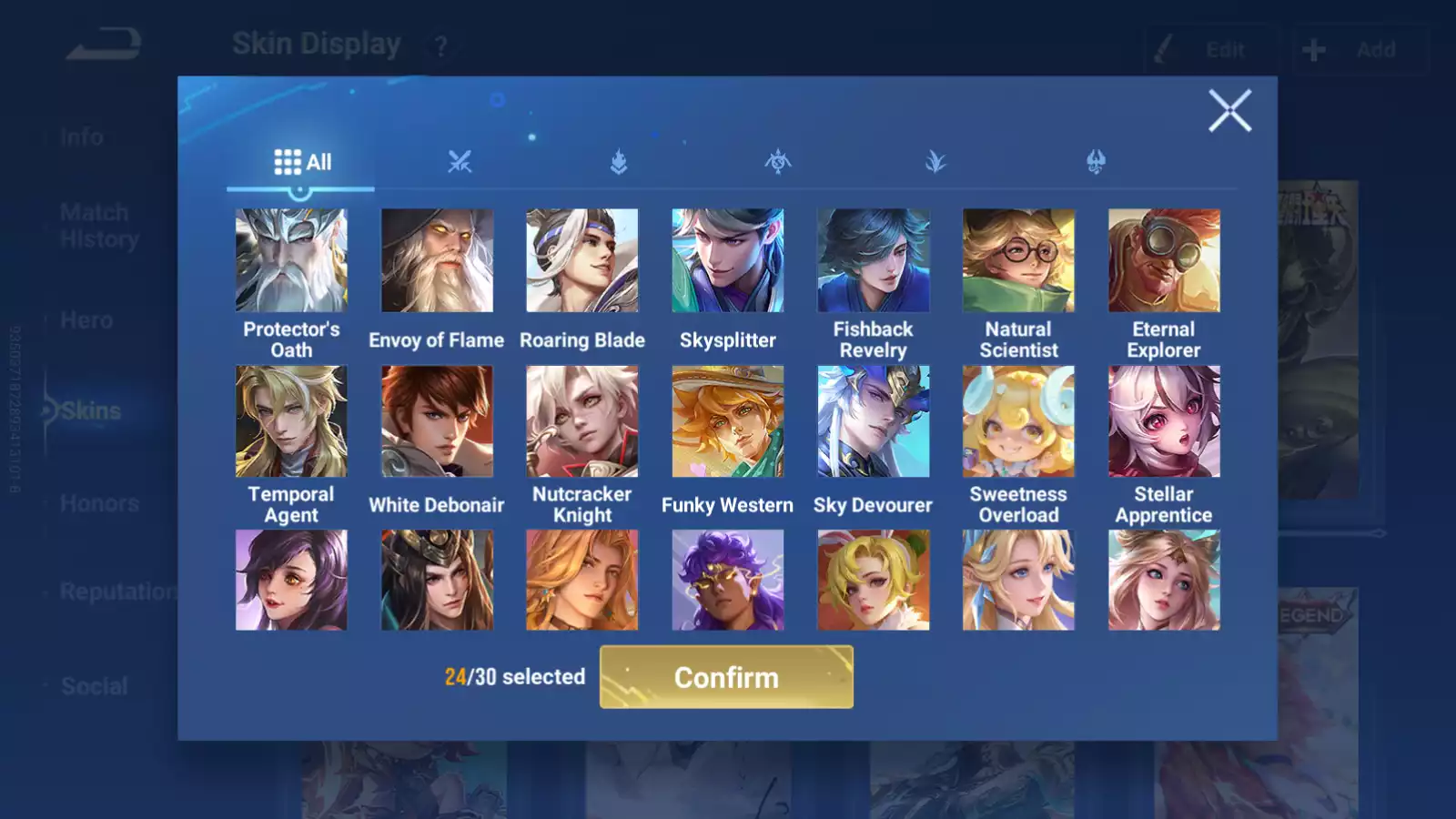Pick the Eternal Explorer skin
Viewport: 1456px width, 819px height.
click(x=1164, y=261)
